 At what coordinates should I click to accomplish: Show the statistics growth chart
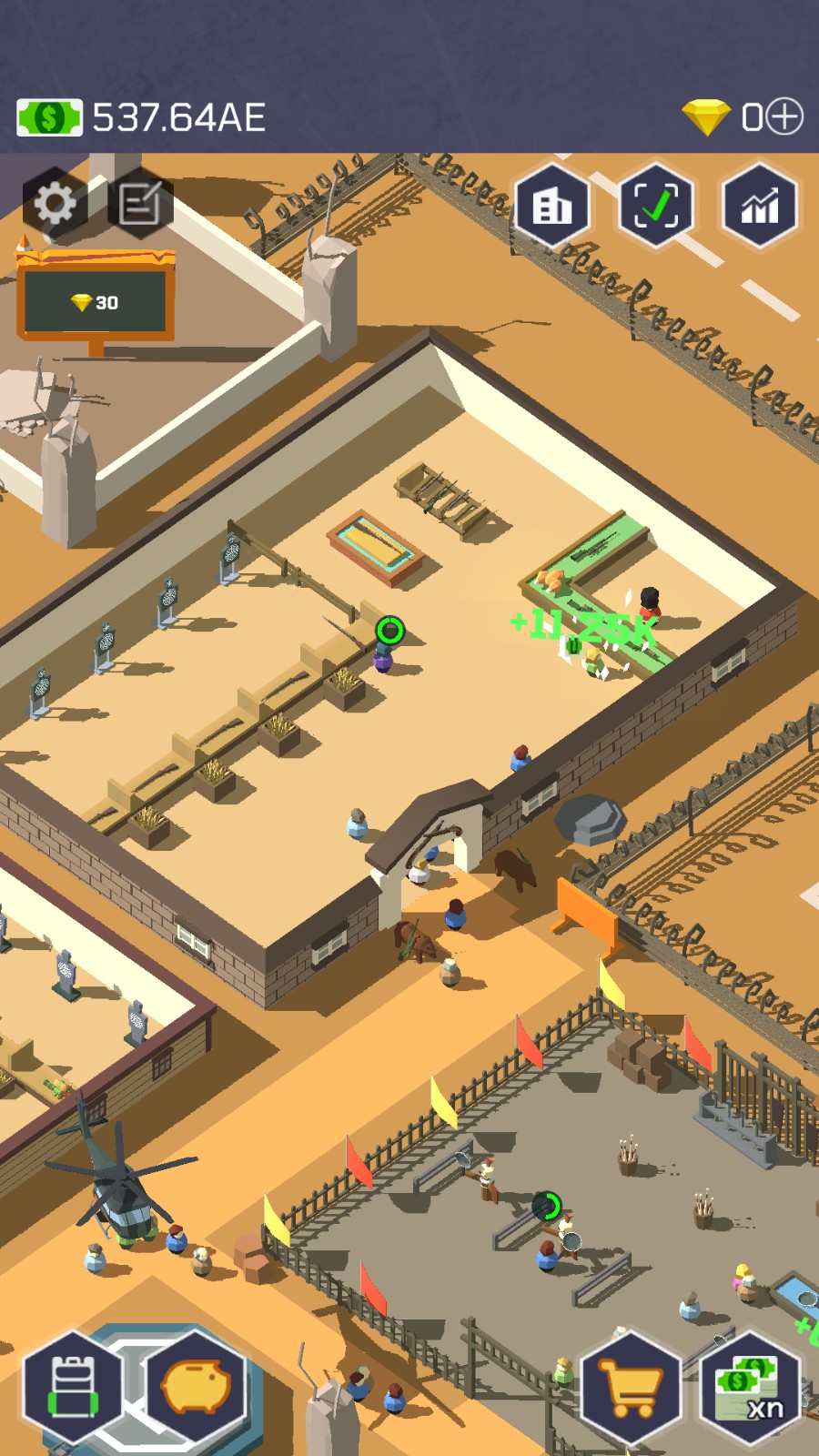pyautogui.click(x=760, y=207)
